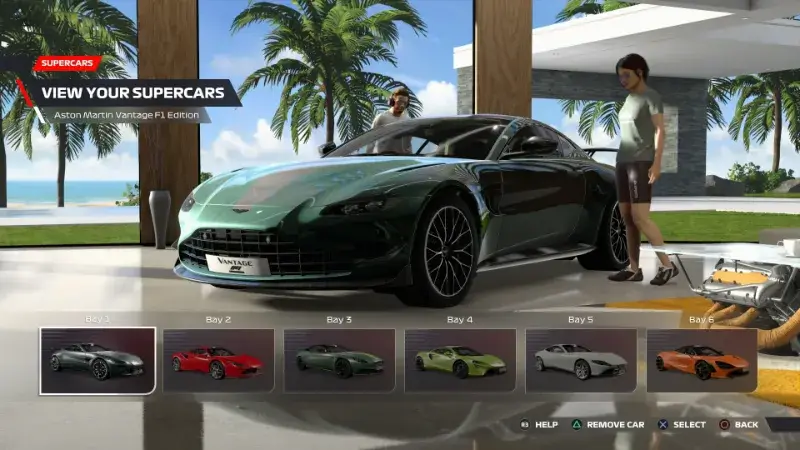Select the Bay 1 dark grey car
Image resolution: width=800 pixels, height=450 pixels.
pyautogui.click(x=98, y=360)
